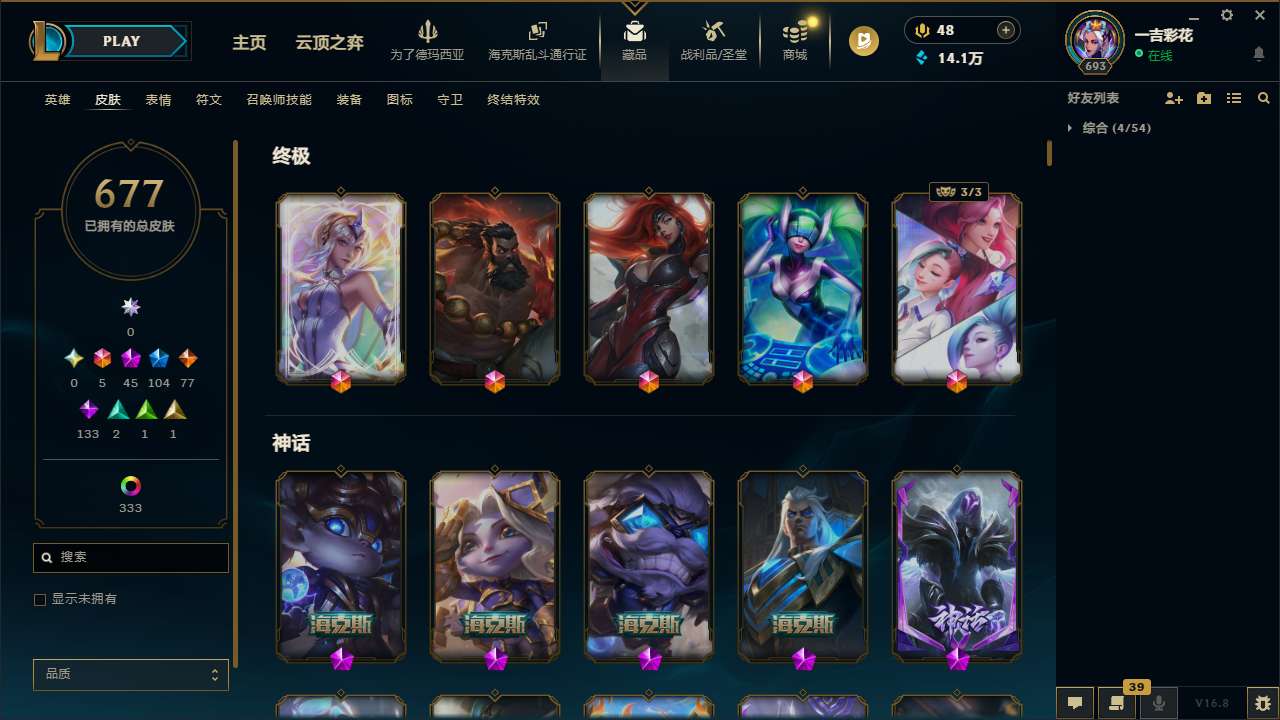Screen dimensions: 1280x720
Task: Click the skins search input field
Action: click(130, 557)
